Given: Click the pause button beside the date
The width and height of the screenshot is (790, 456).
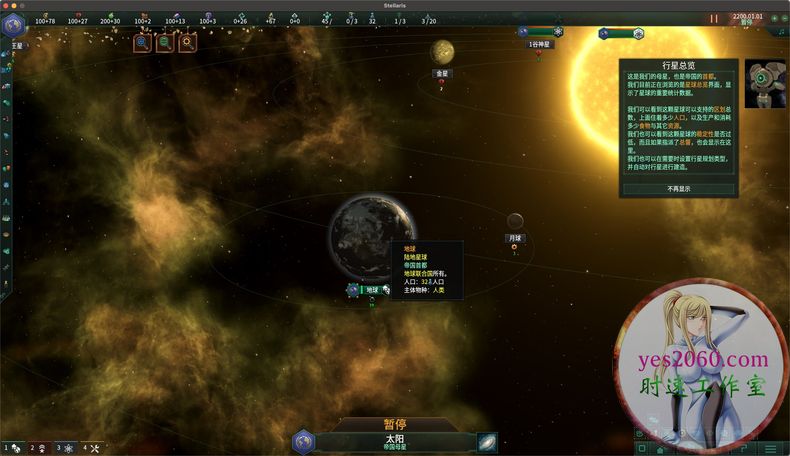Looking at the screenshot, I should click(714, 19).
